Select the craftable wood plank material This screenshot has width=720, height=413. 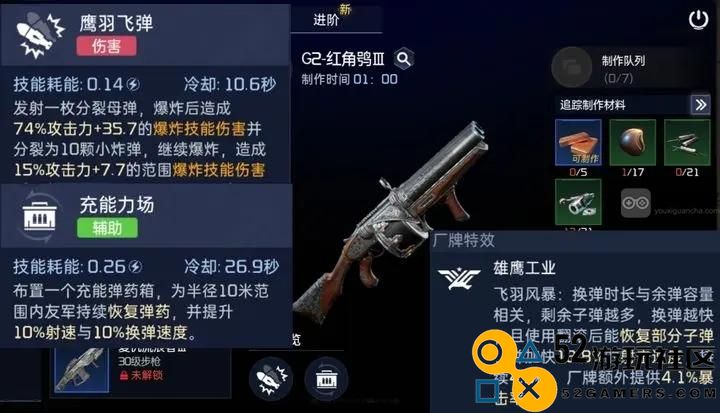pos(578,141)
